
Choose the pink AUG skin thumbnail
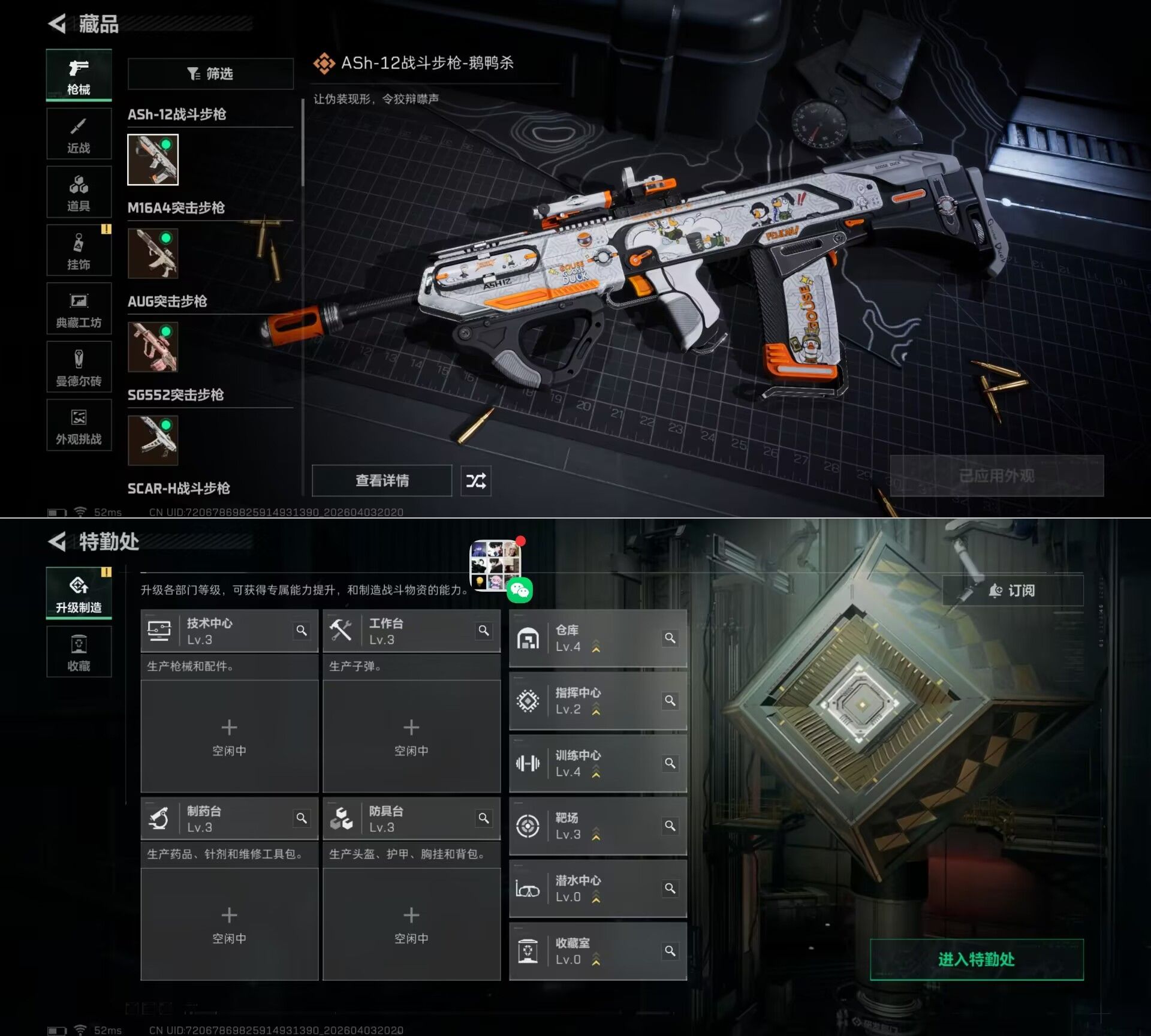(153, 347)
